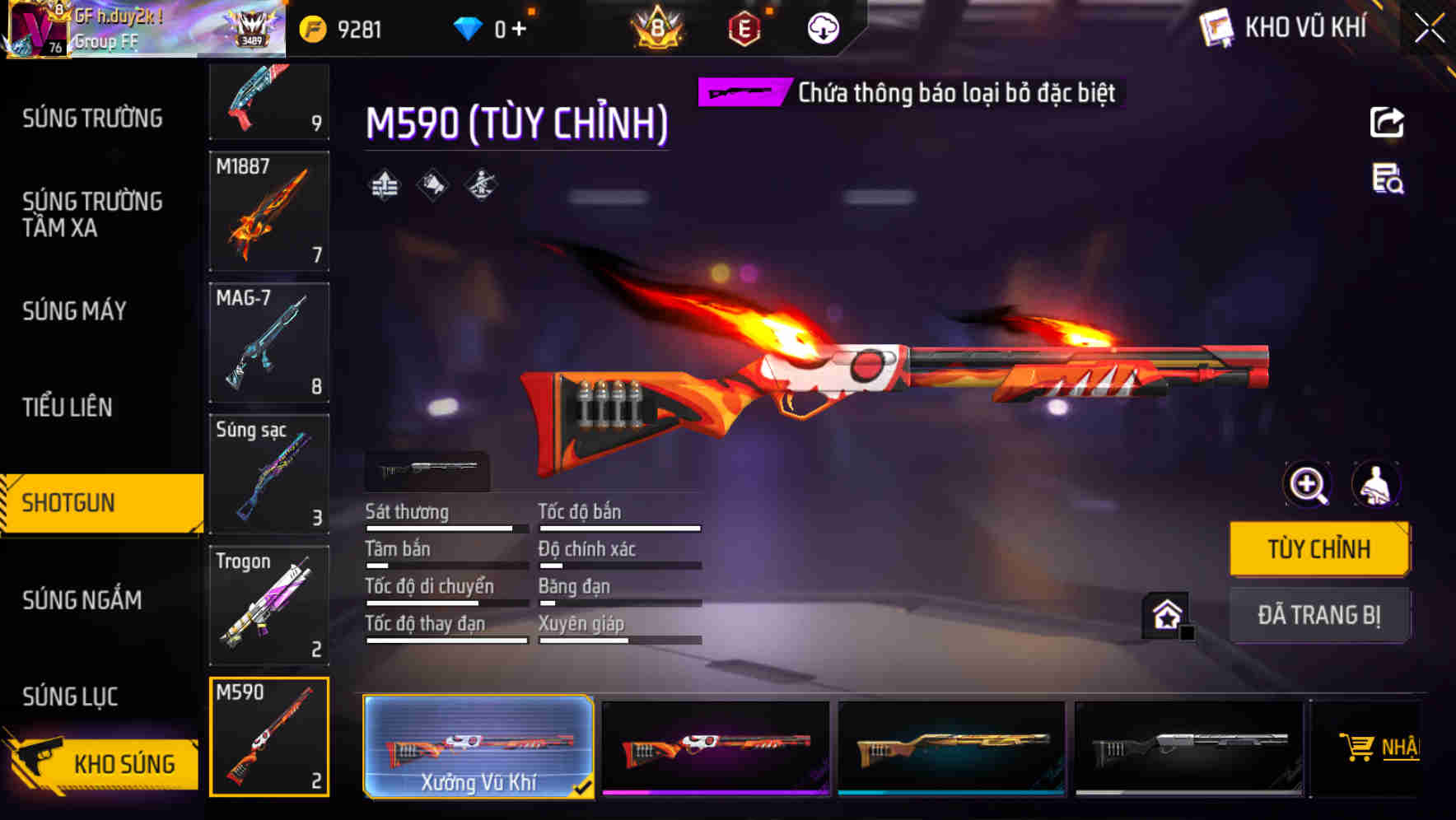
Task: Open the red E event icon
Action: tap(742, 27)
